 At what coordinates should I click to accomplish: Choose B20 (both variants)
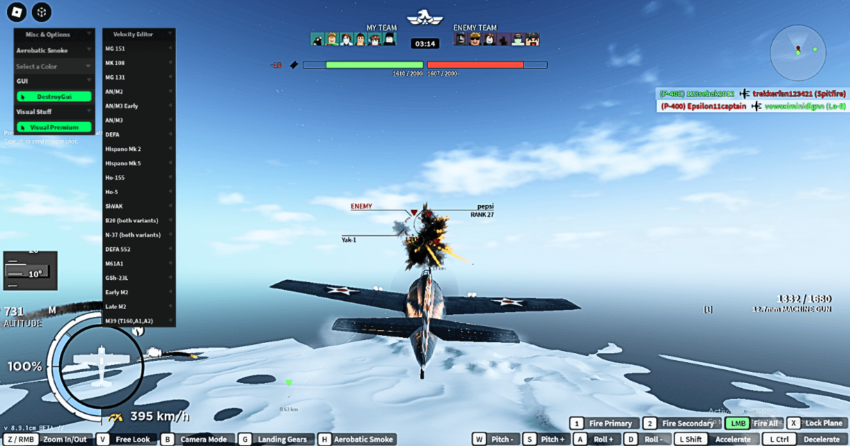coord(139,220)
